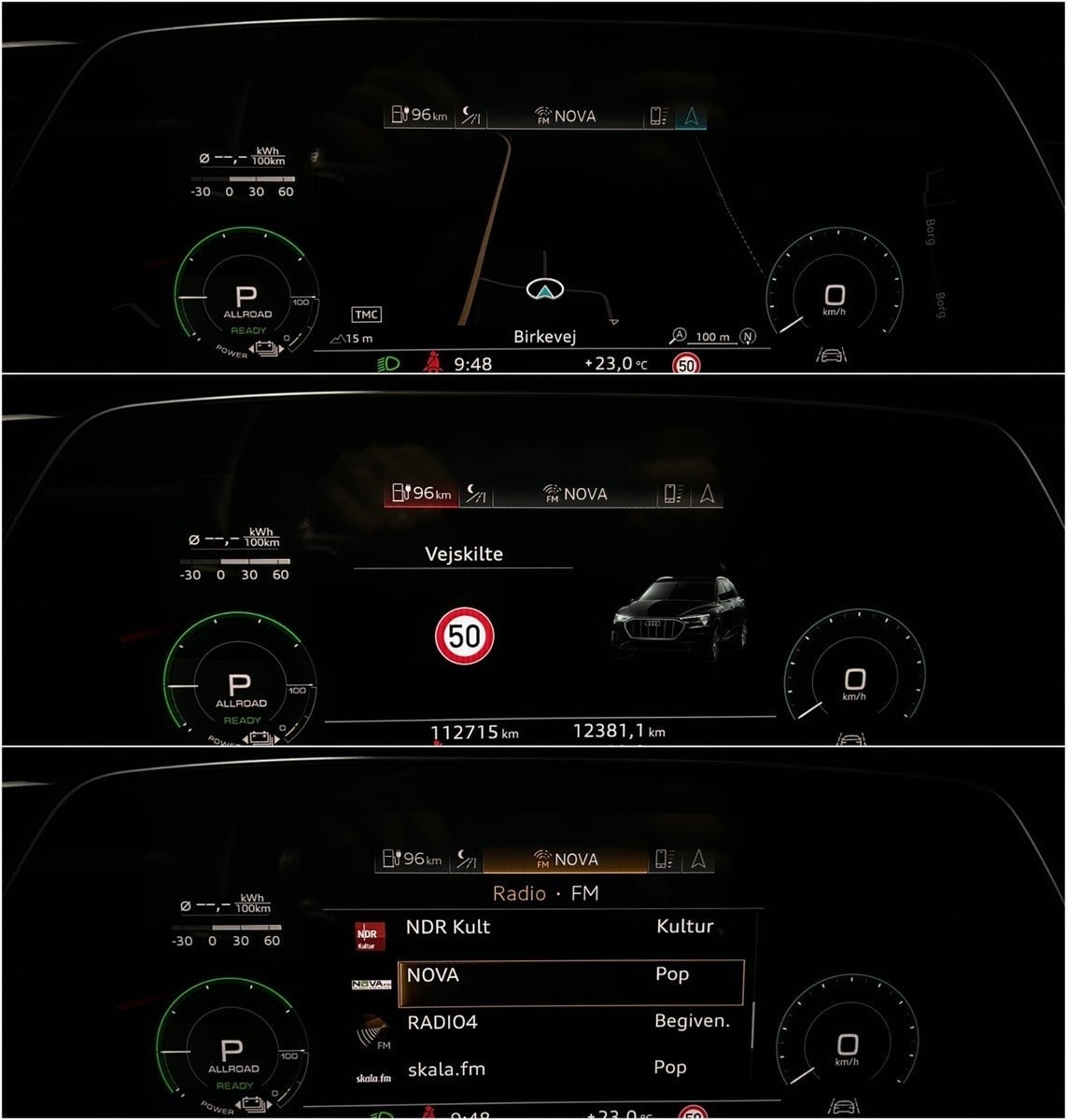Open the blue-highlighted navigation arrow tab
This screenshot has height=1120, width=1067.
point(691,117)
